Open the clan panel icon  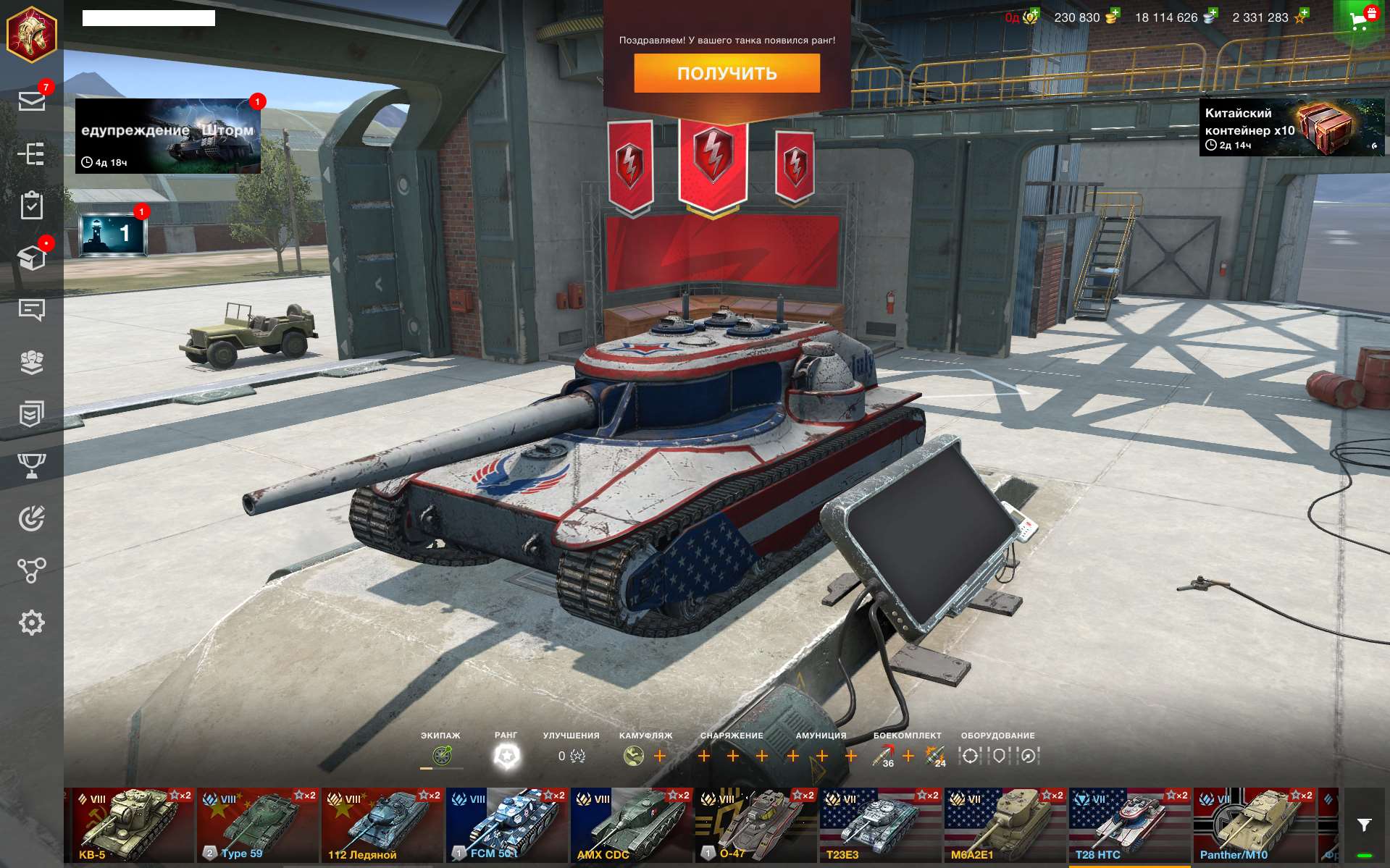tap(32, 414)
